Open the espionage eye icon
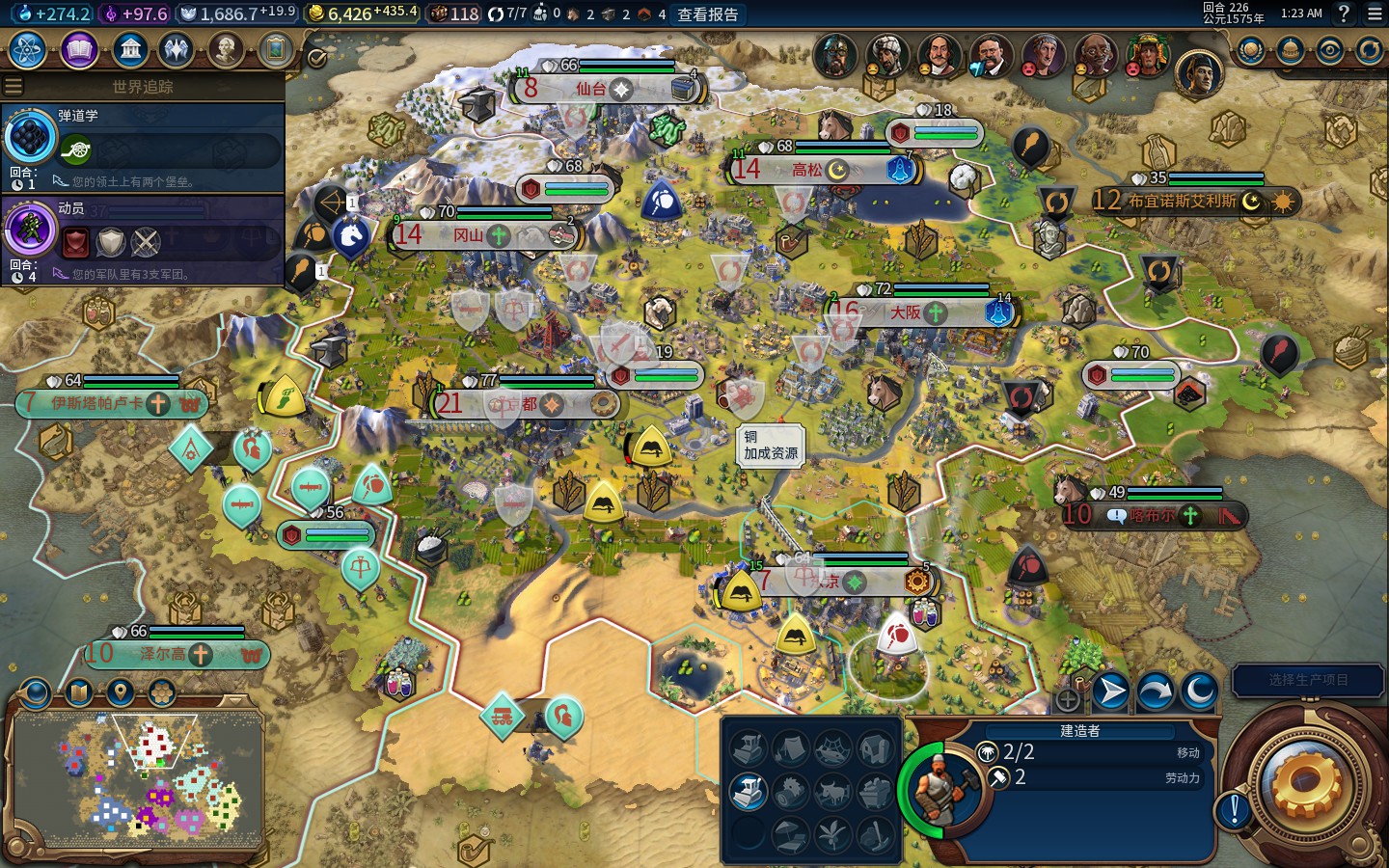Image resolution: width=1389 pixels, height=868 pixels. point(1329,50)
